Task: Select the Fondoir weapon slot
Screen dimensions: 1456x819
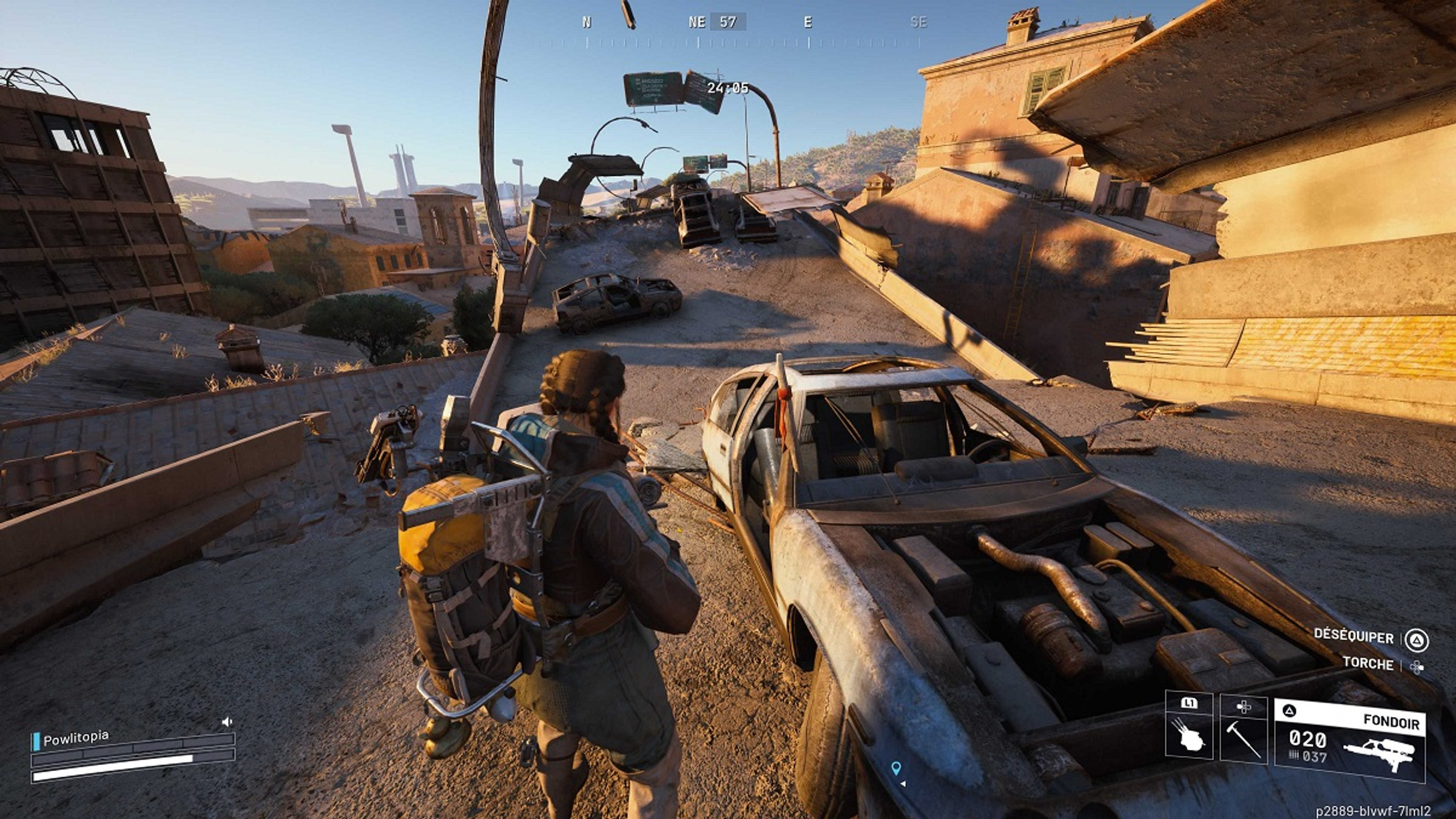Action: tap(1349, 740)
